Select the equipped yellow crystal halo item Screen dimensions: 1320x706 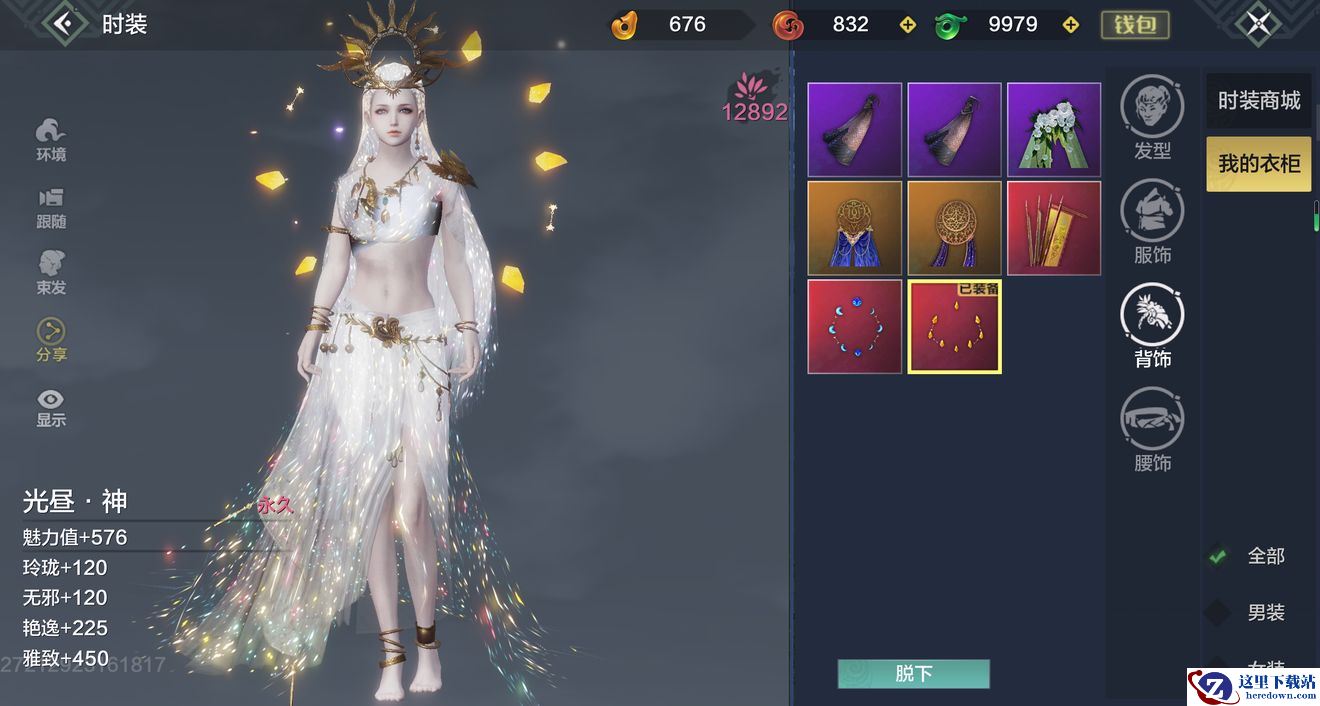[954, 327]
